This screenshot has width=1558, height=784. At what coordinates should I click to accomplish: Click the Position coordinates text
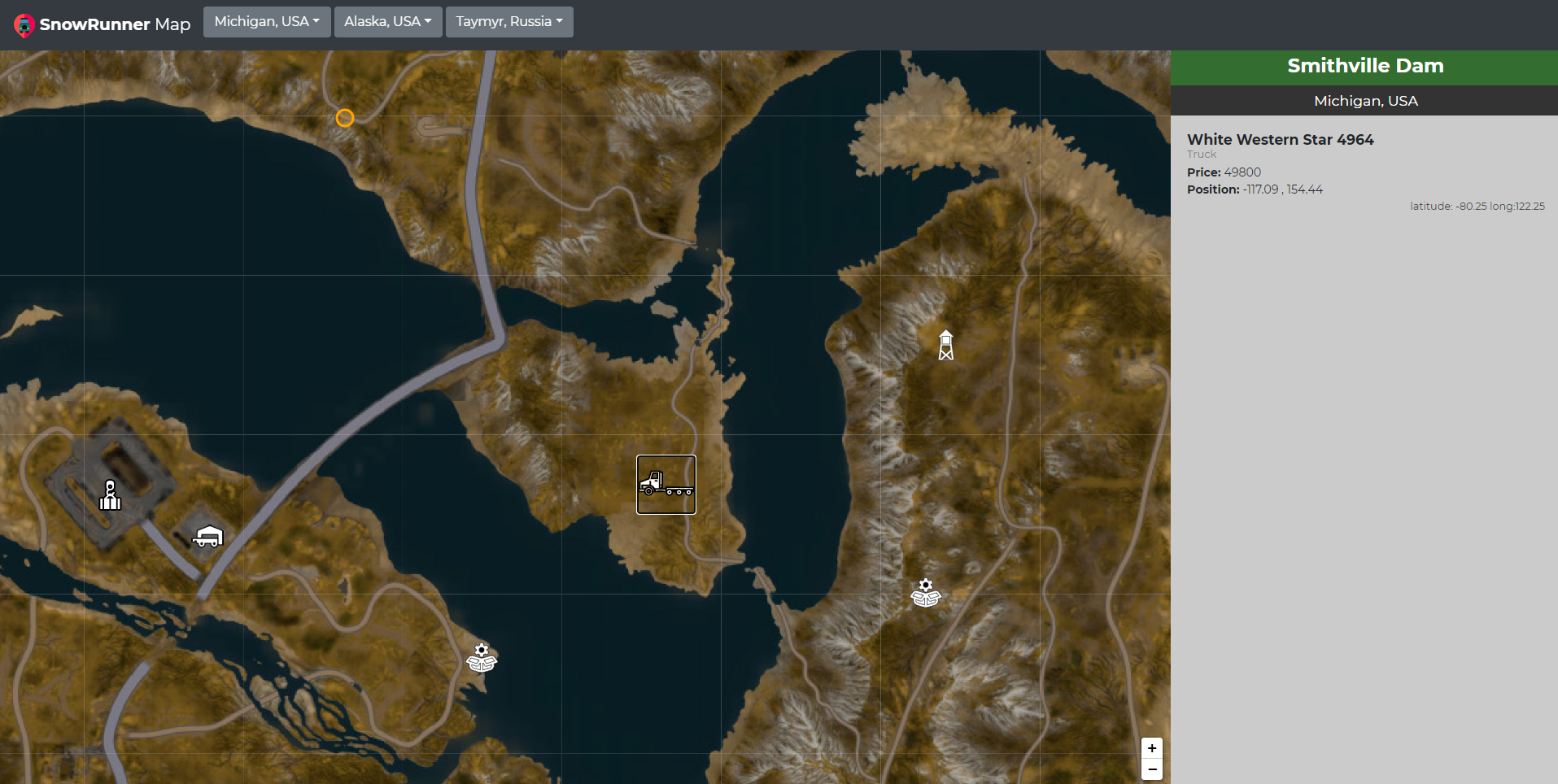coord(1255,189)
